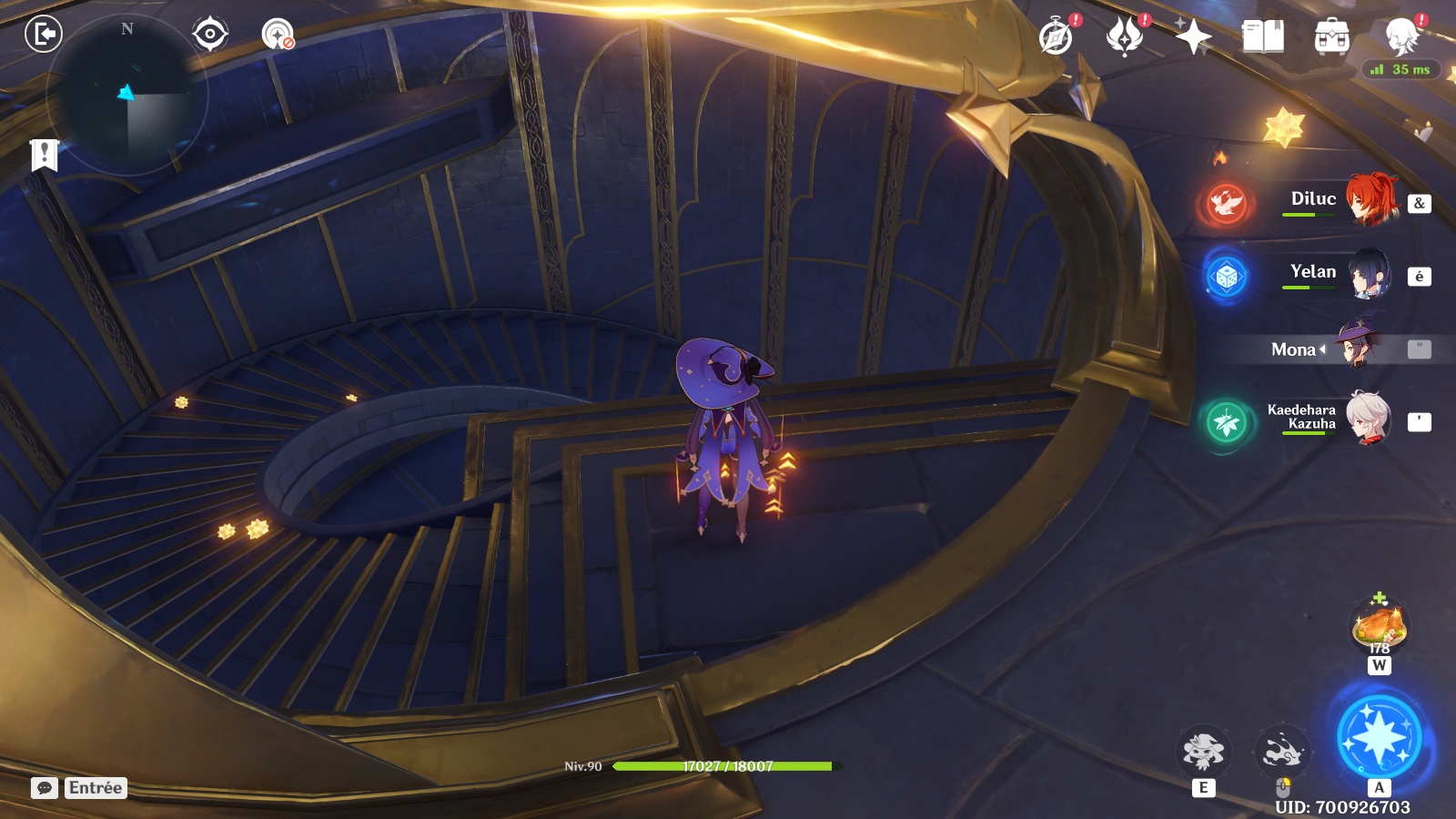Open the compass events icon
The image size is (1456, 819).
click(x=1057, y=37)
